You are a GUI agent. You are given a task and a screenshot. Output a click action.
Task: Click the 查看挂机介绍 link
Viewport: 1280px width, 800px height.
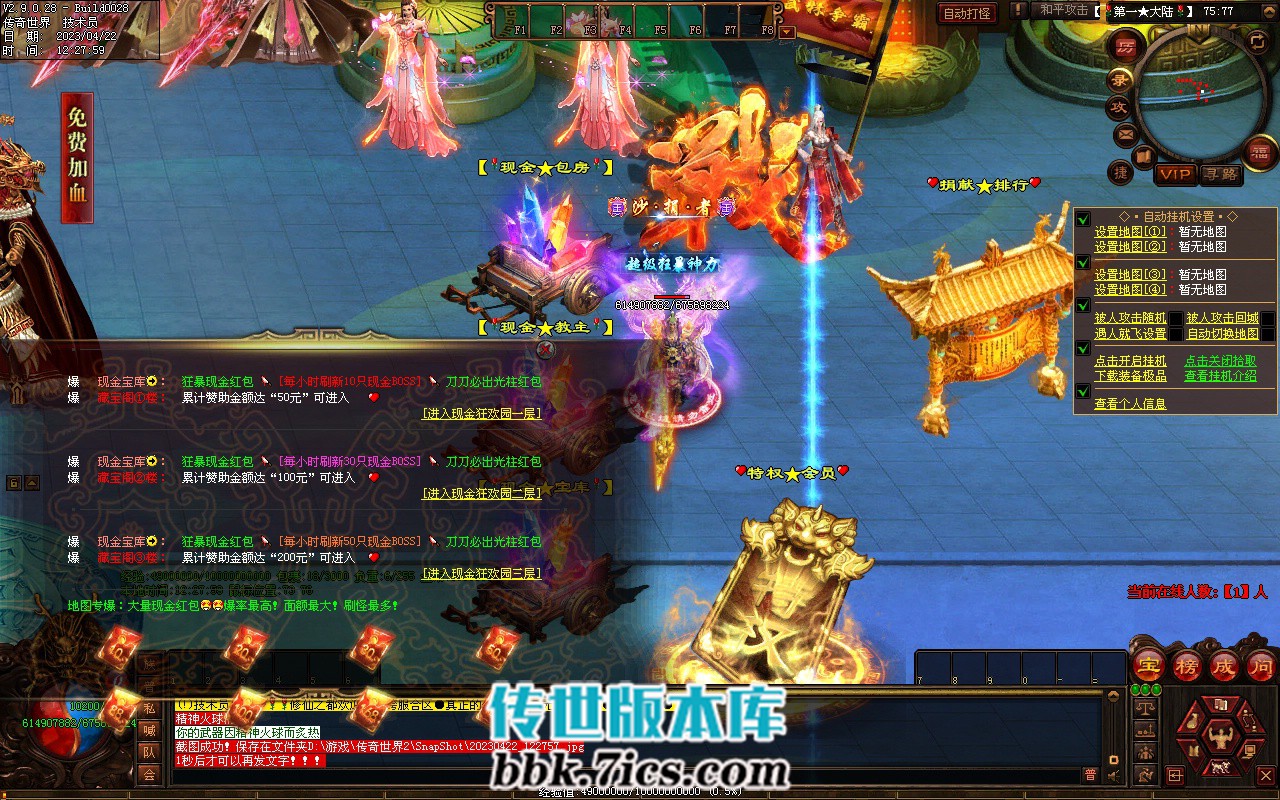(x=1220, y=376)
